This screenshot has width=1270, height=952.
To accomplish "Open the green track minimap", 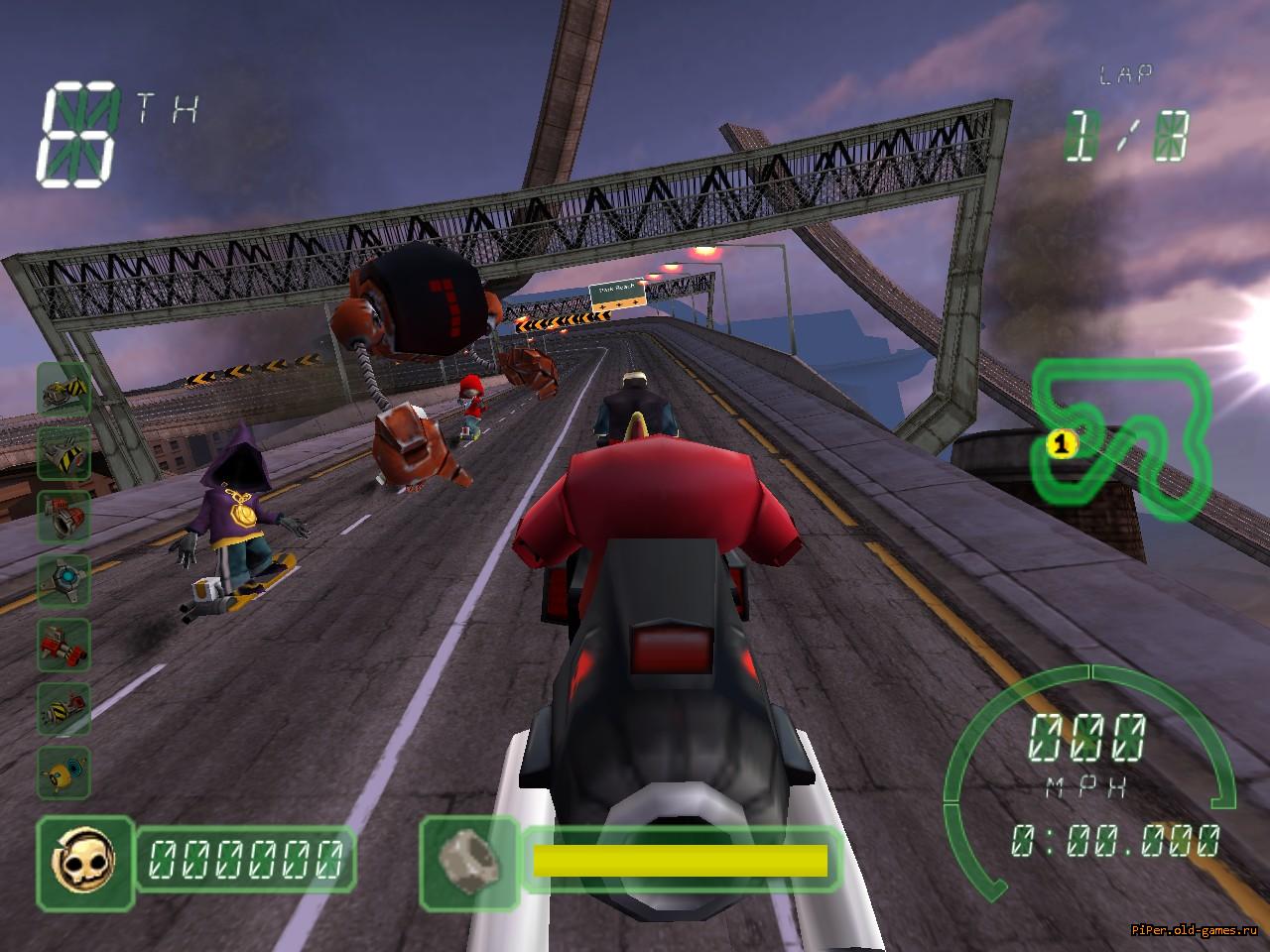I will tap(1121, 436).
